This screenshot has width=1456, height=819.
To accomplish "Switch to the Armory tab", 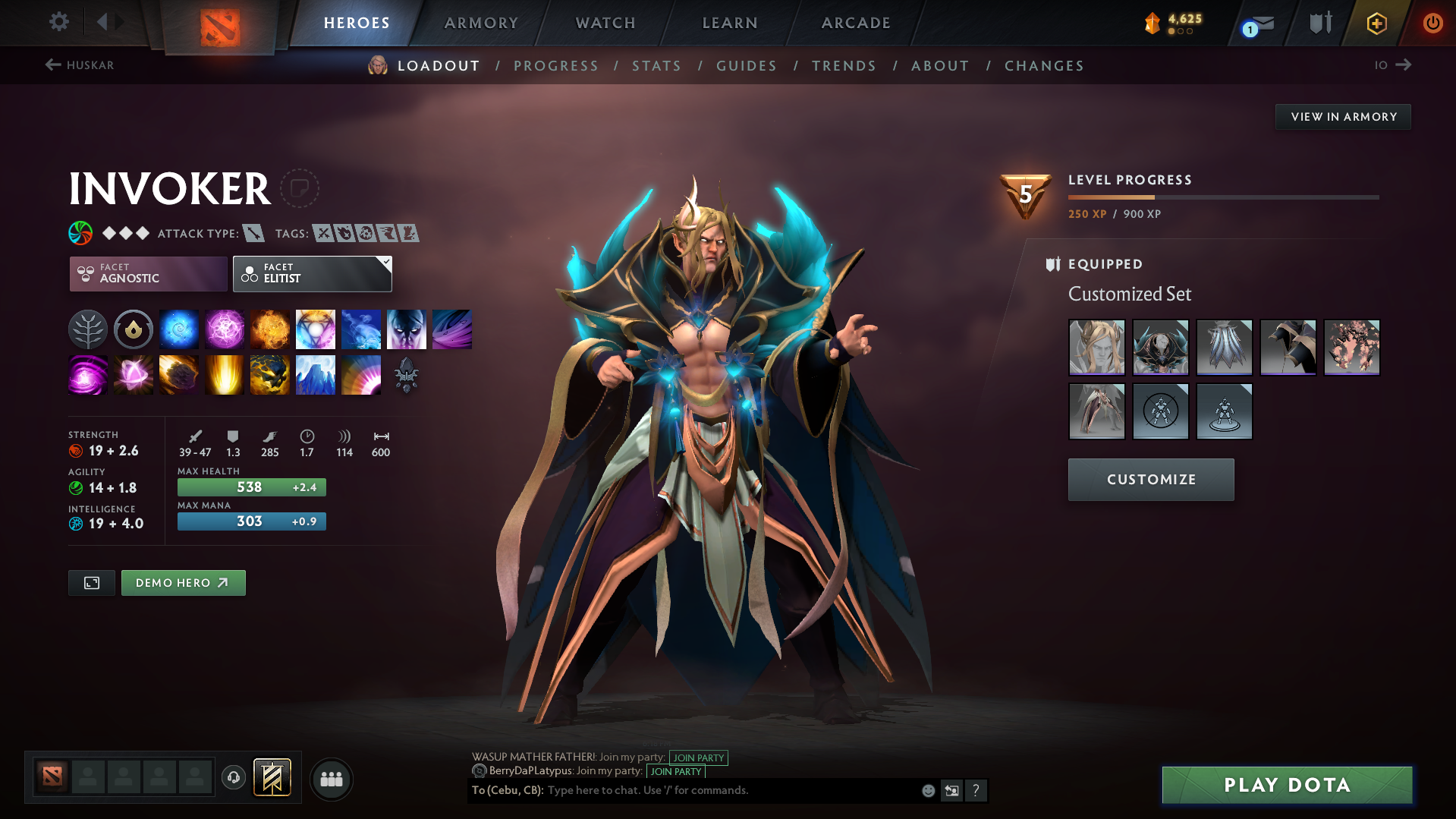I will 481,23.
